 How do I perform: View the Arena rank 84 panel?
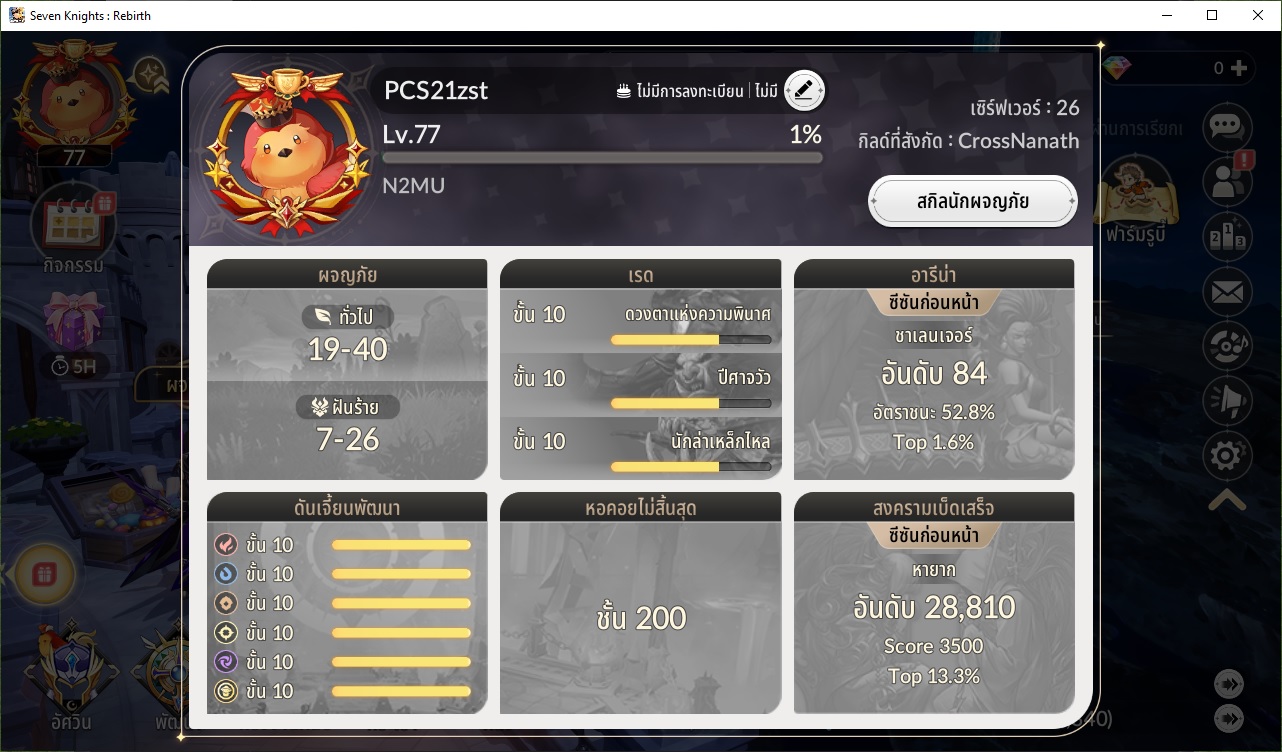click(934, 372)
